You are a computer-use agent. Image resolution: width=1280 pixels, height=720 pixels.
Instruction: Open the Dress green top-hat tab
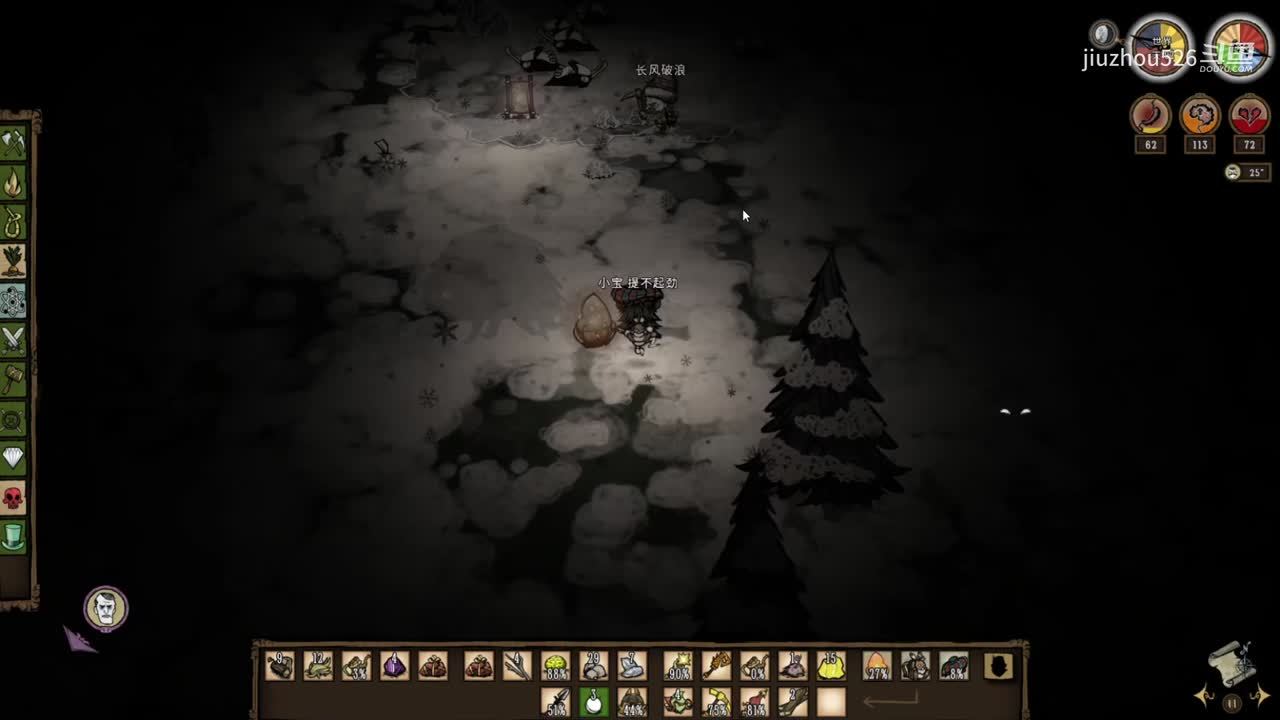(x=13, y=537)
